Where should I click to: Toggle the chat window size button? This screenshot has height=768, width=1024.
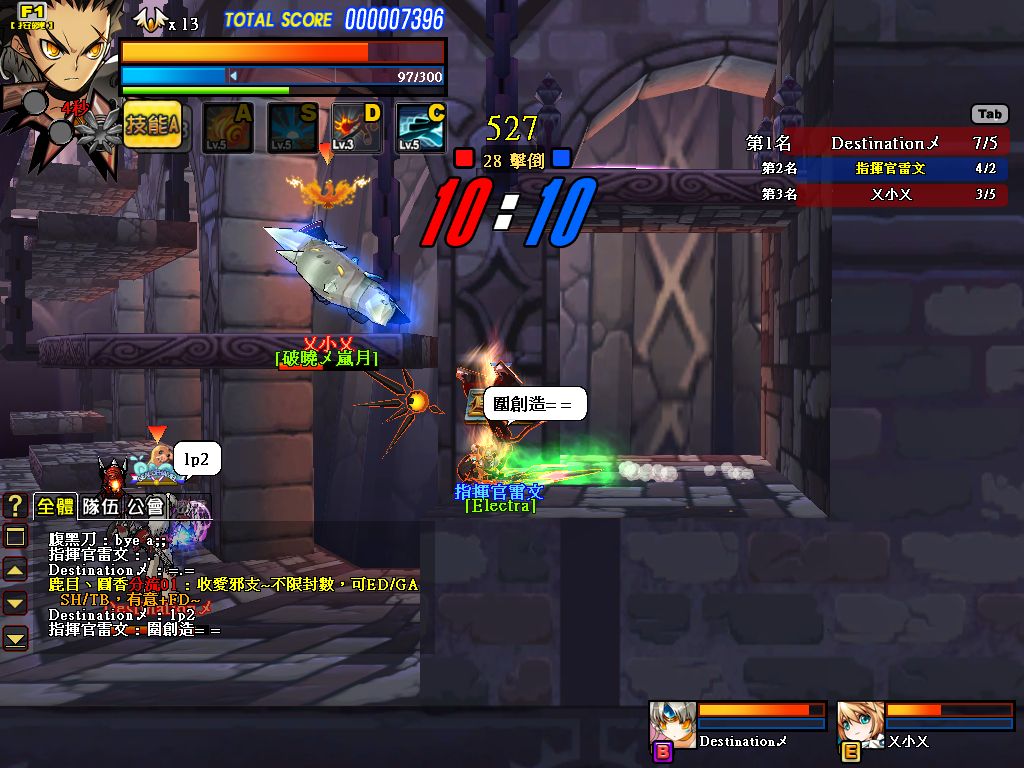coord(15,537)
